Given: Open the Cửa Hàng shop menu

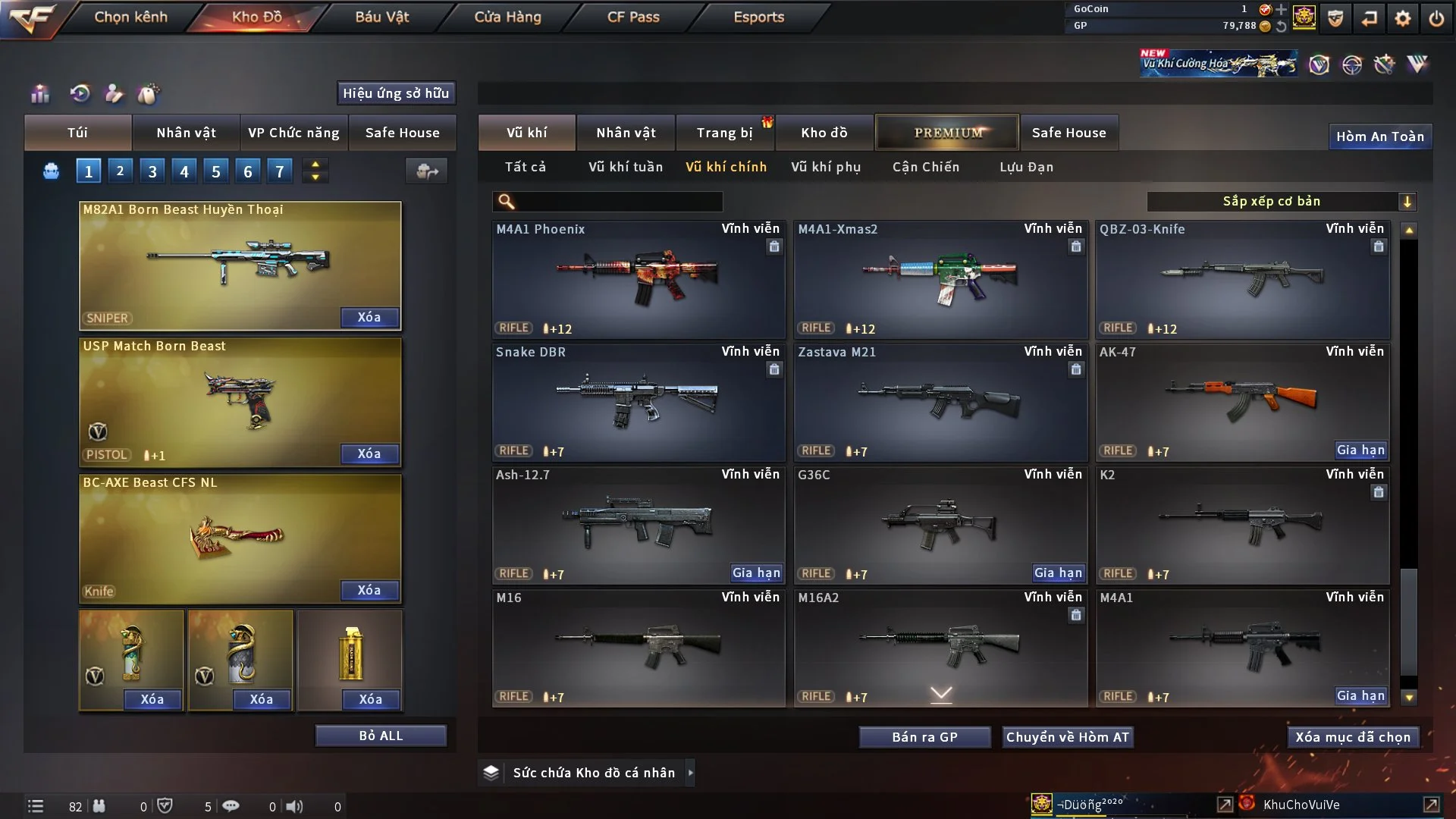Looking at the screenshot, I should [507, 17].
